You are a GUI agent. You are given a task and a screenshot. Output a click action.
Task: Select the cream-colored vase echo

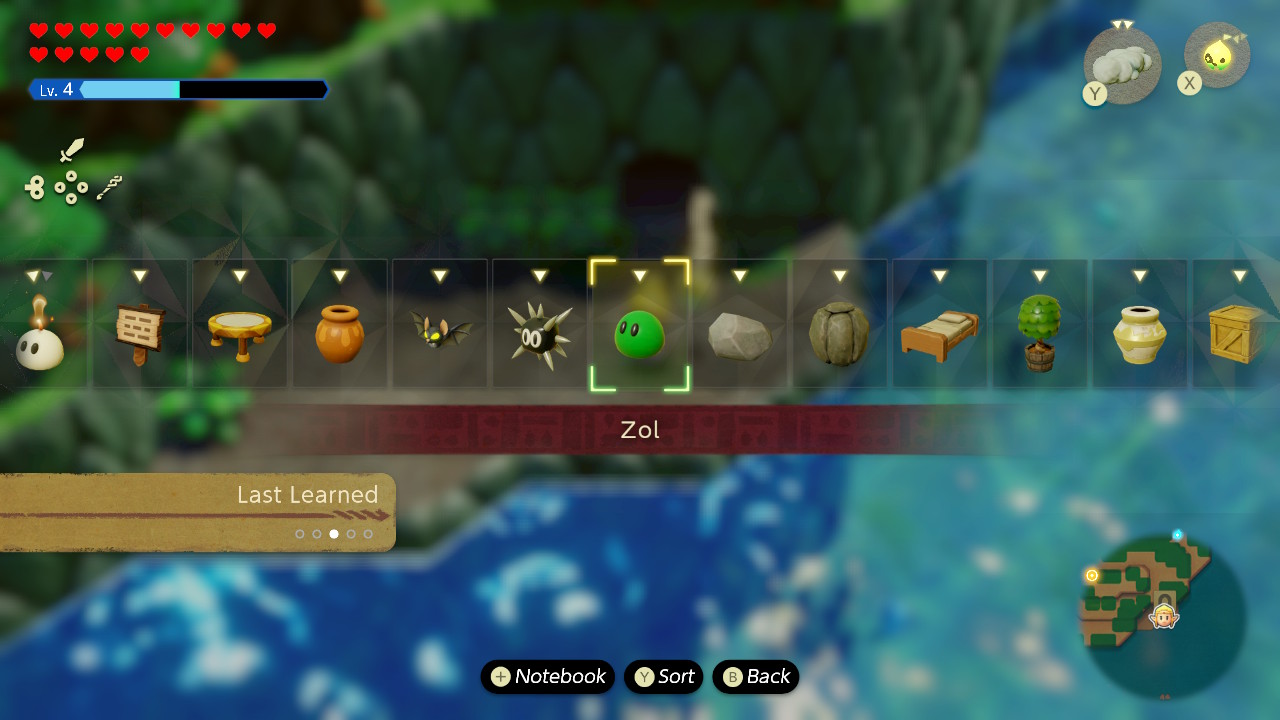[1140, 335]
